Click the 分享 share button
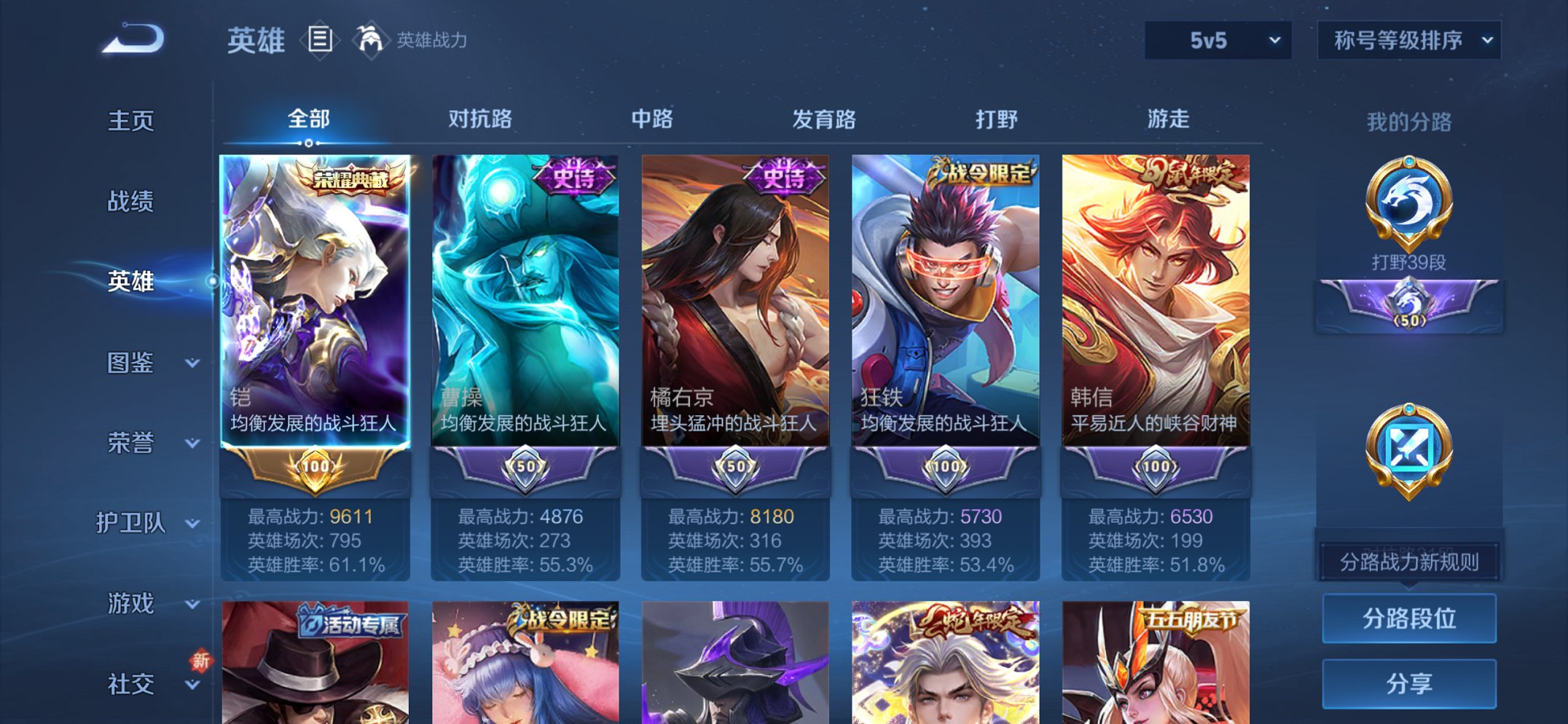The height and width of the screenshot is (724, 1568). click(1409, 683)
